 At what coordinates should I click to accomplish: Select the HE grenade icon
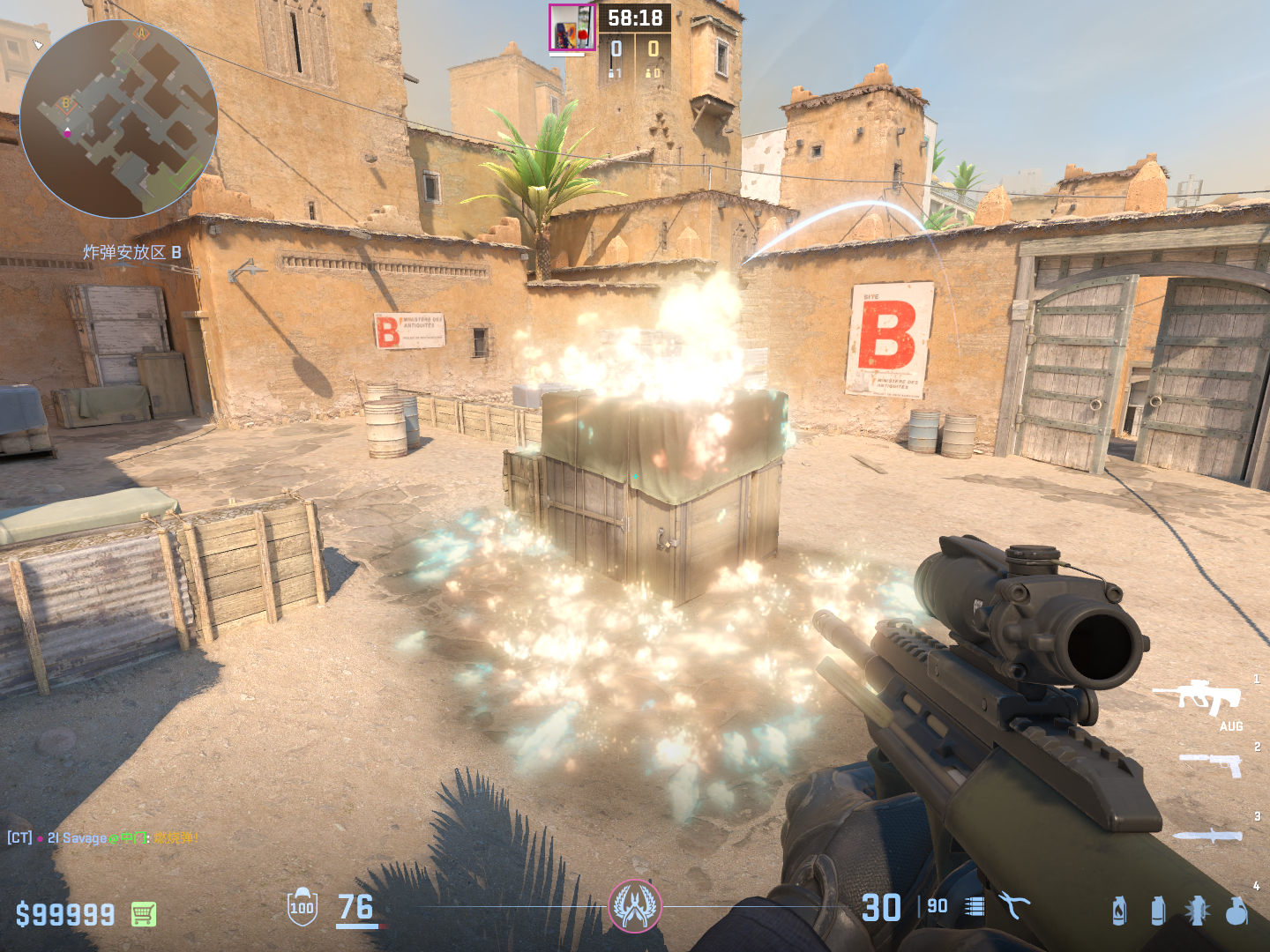(1236, 911)
